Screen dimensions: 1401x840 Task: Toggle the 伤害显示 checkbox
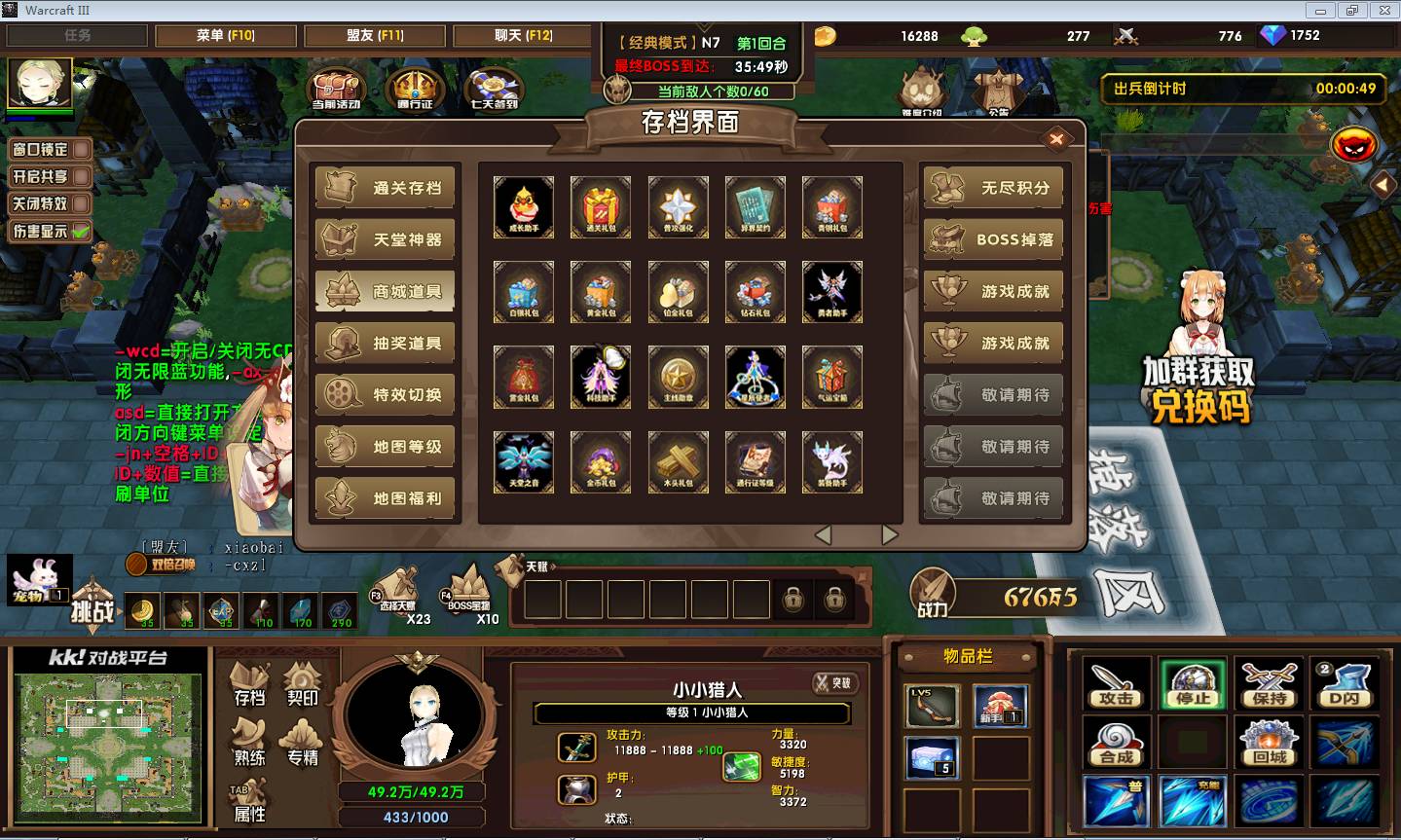point(51,232)
